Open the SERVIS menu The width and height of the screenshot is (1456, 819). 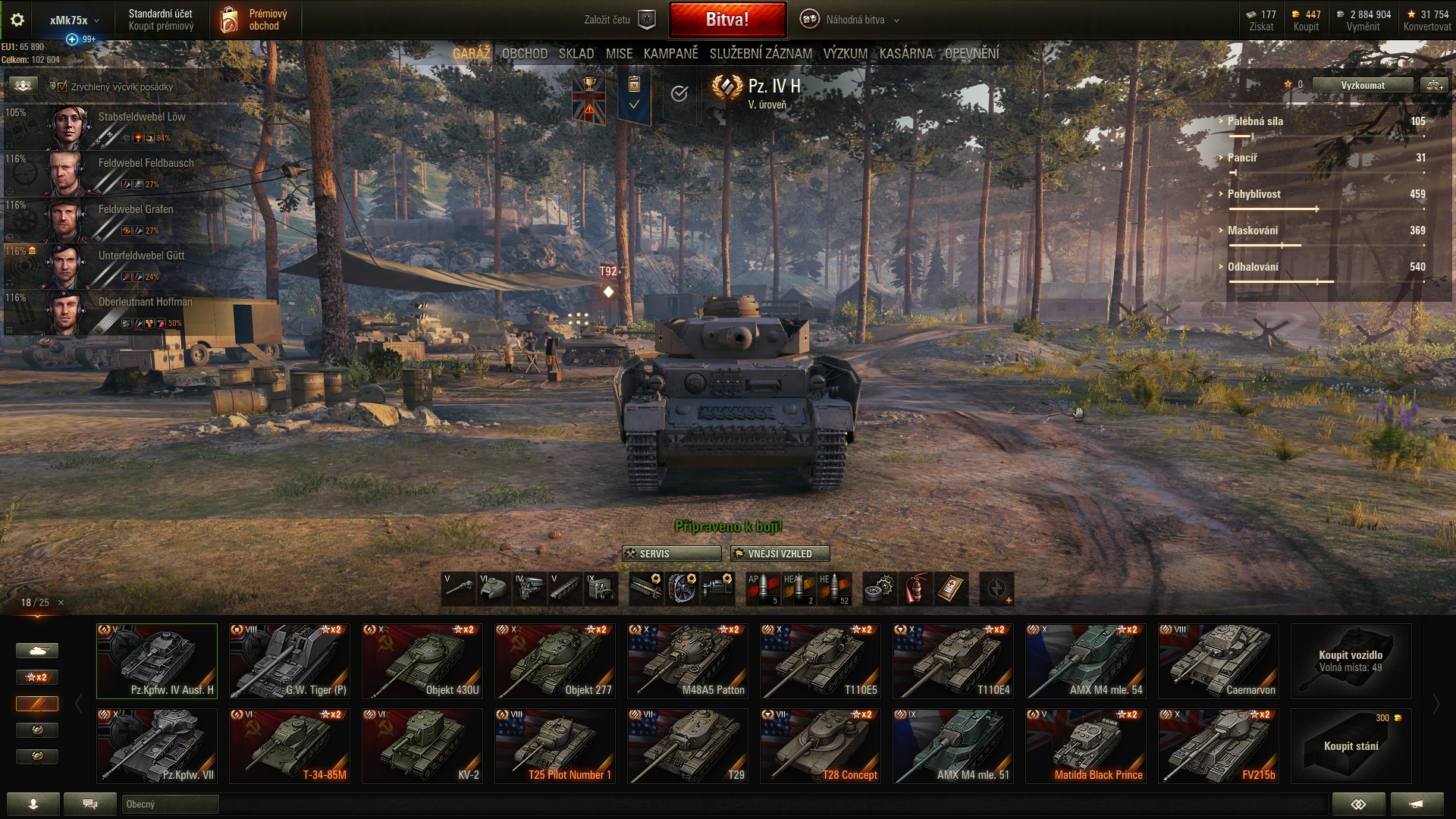[x=671, y=554]
